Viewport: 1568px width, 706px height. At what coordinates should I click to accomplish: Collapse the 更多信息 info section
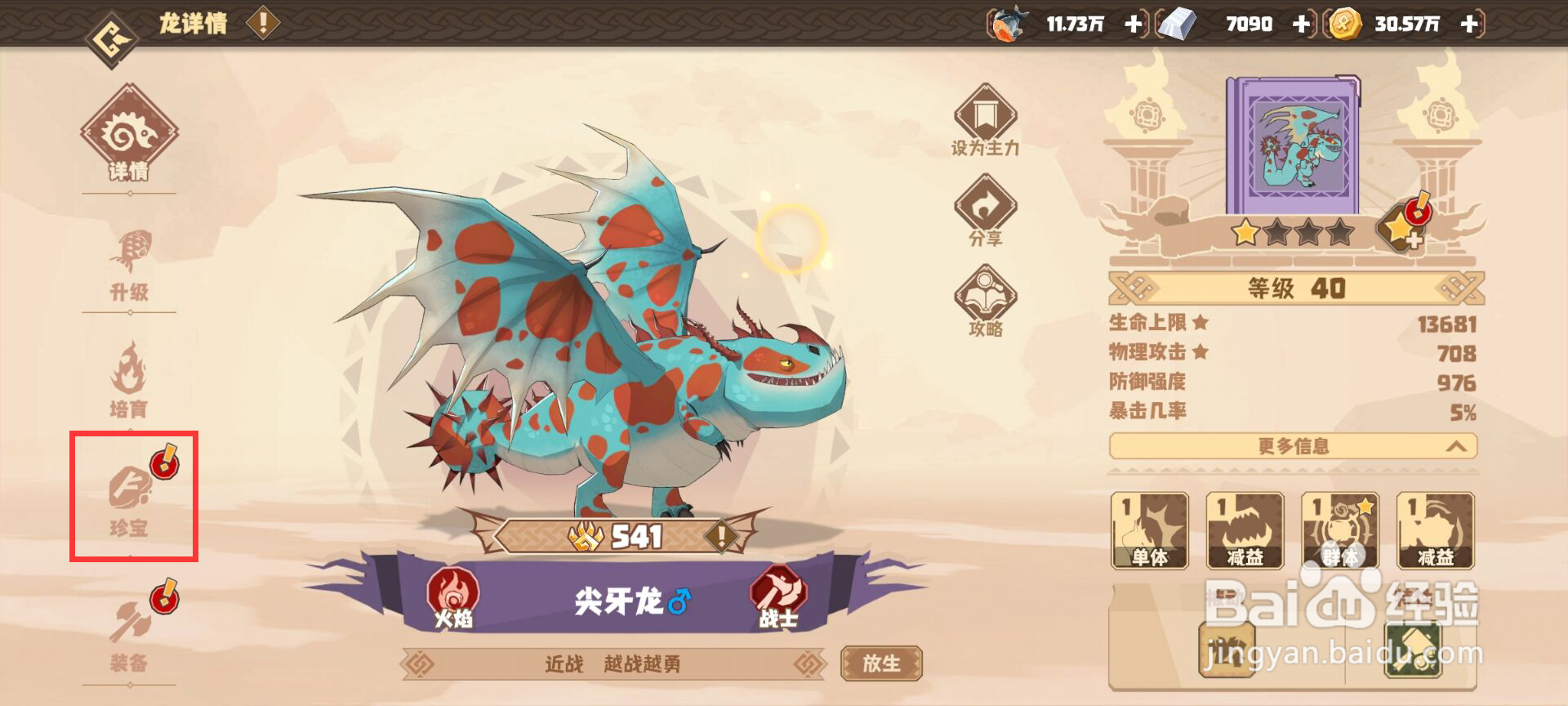1293,447
